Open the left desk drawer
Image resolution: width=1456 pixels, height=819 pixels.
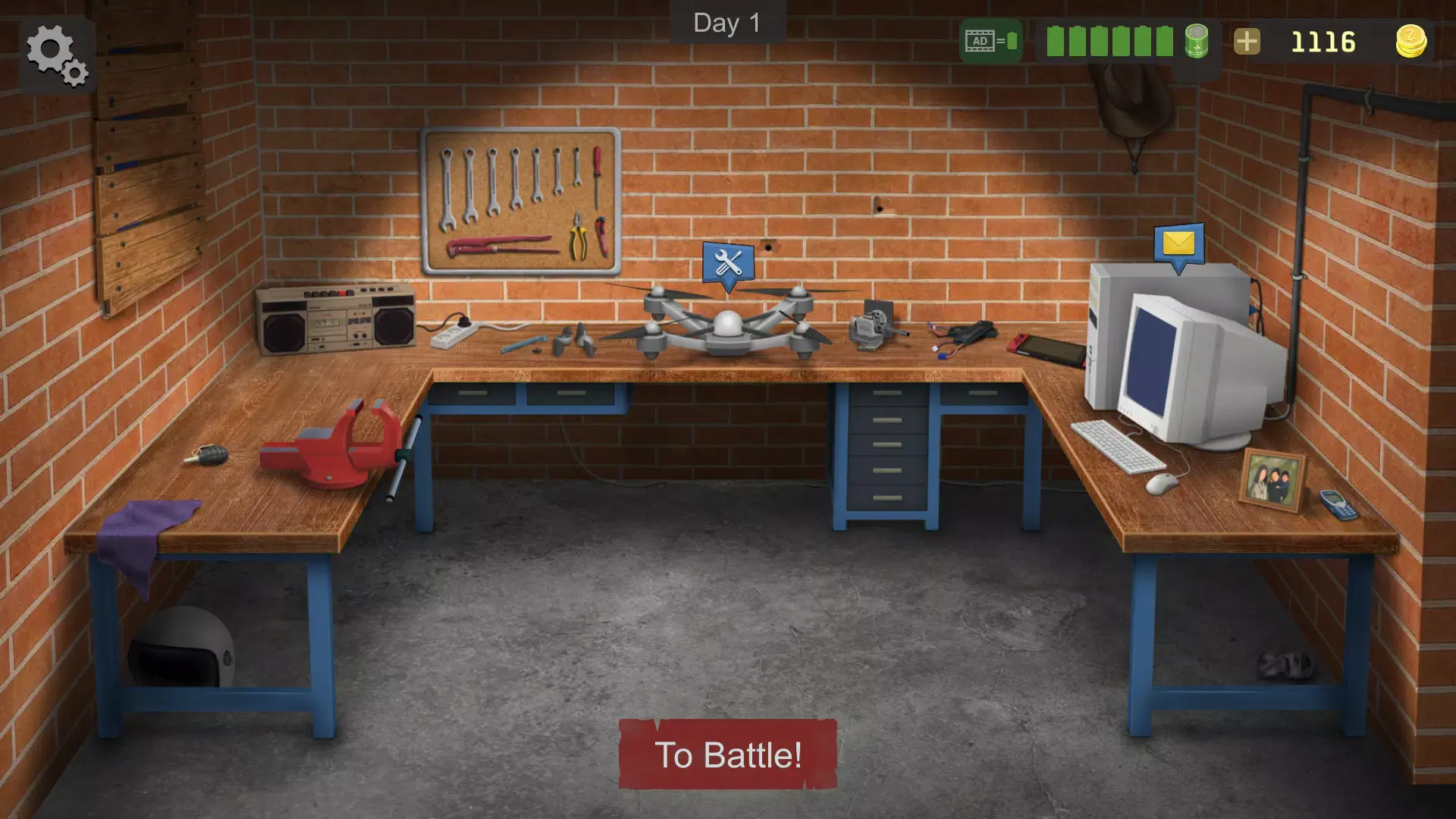[x=474, y=394]
